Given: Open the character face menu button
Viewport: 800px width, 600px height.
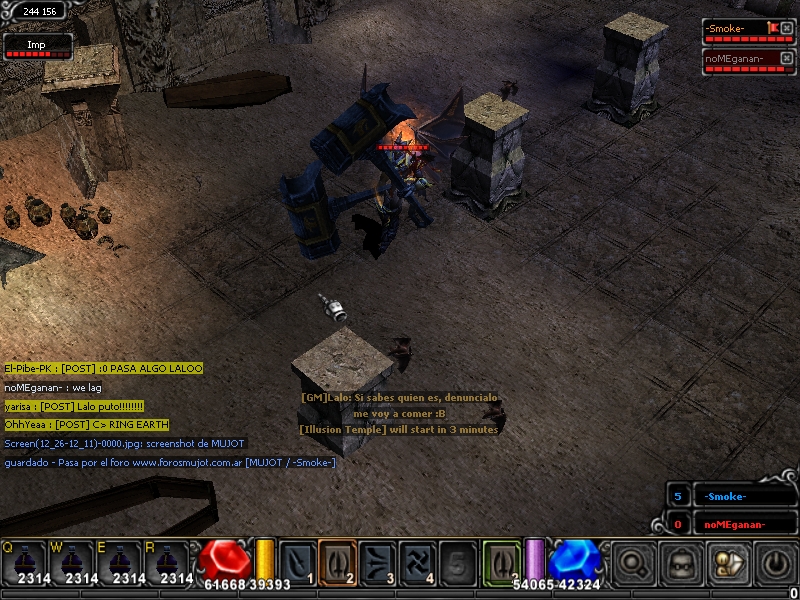Looking at the screenshot, I should [x=680, y=564].
